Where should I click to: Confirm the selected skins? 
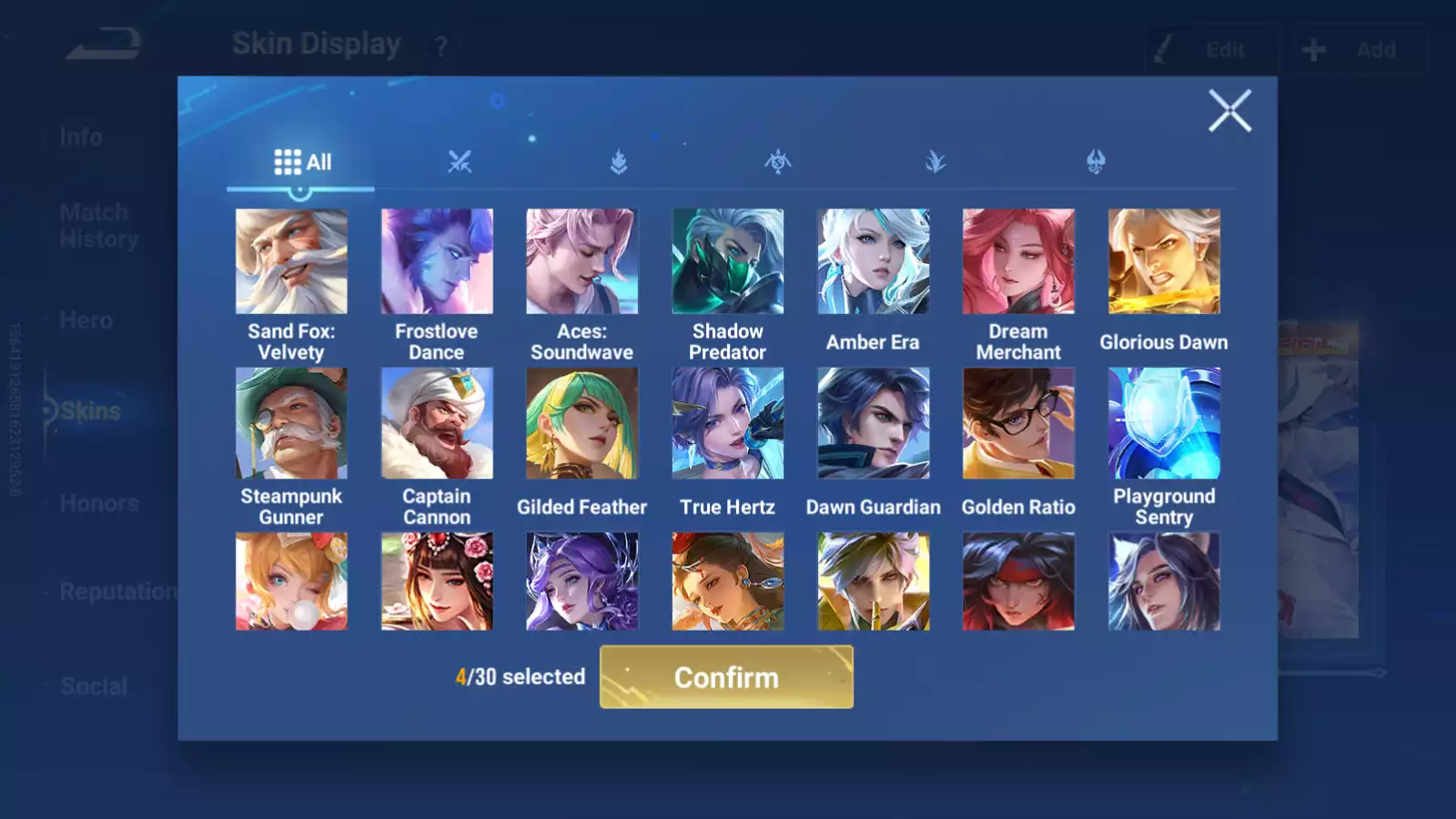click(x=726, y=677)
